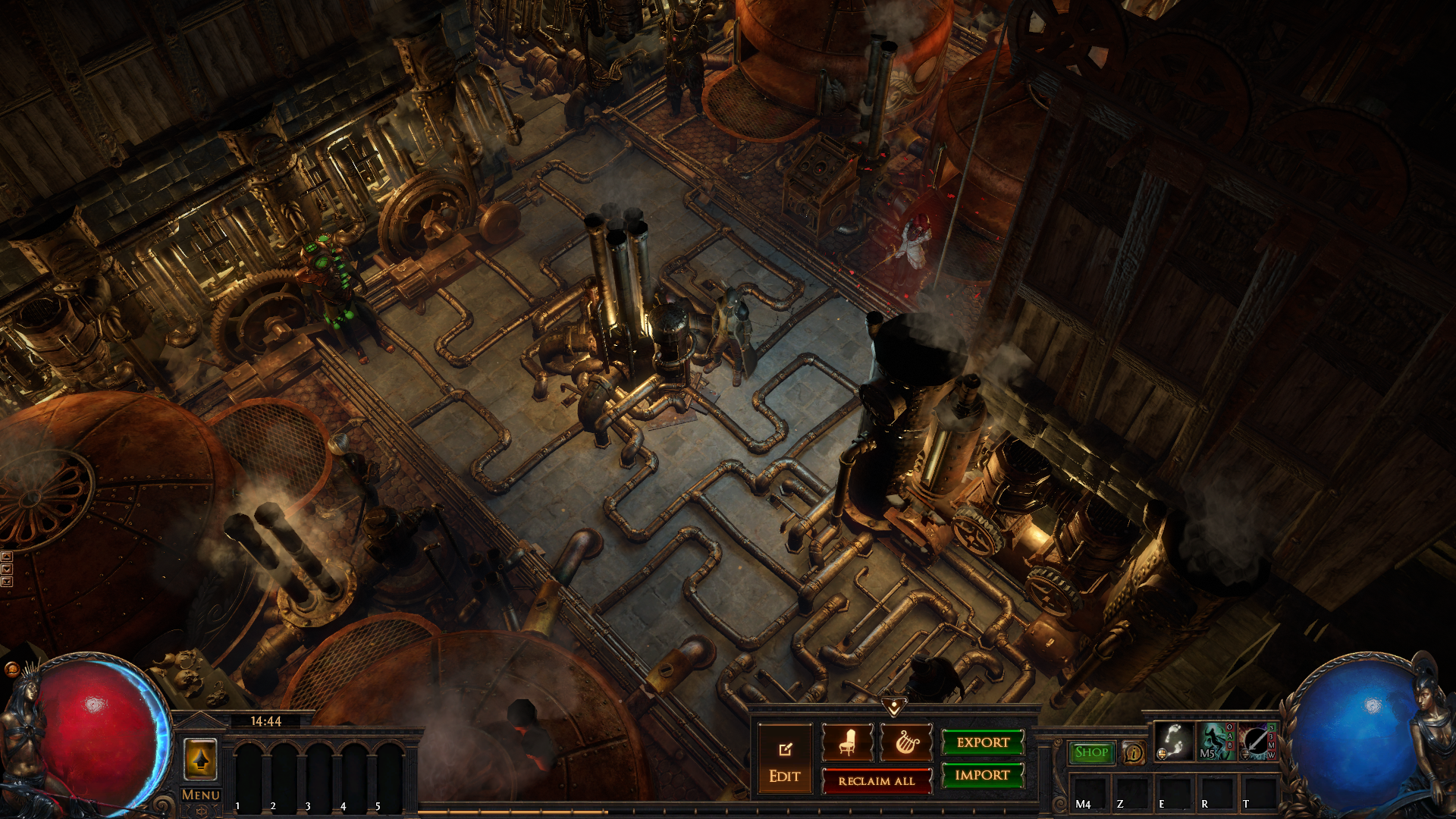Image resolution: width=1456 pixels, height=819 pixels.
Task: Import a hideout layout
Action: tap(983, 775)
